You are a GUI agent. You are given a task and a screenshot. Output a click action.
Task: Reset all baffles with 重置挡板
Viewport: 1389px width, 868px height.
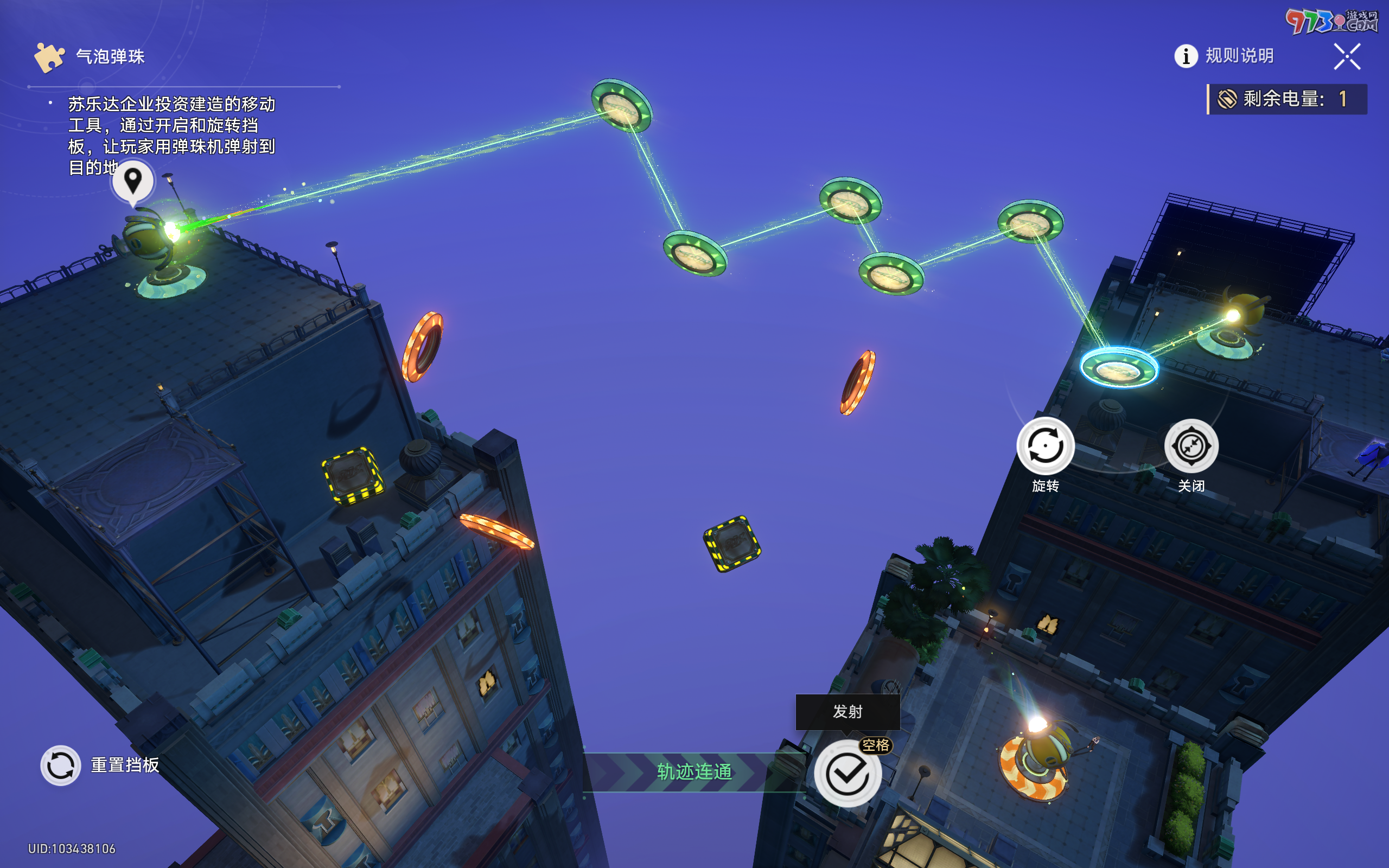point(61,765)
